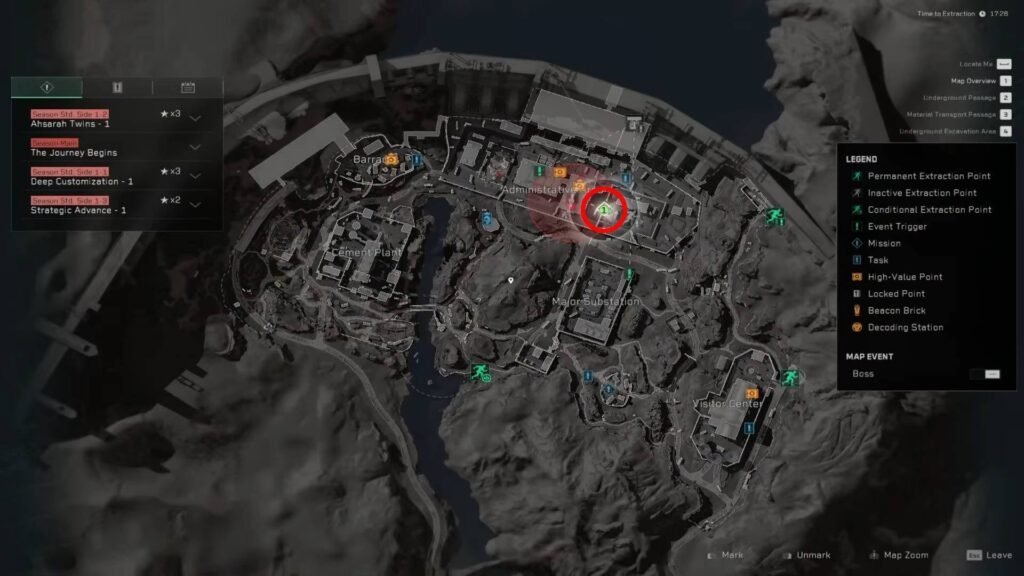Select the extraction point marker by the river

click(x=479, y=373)
